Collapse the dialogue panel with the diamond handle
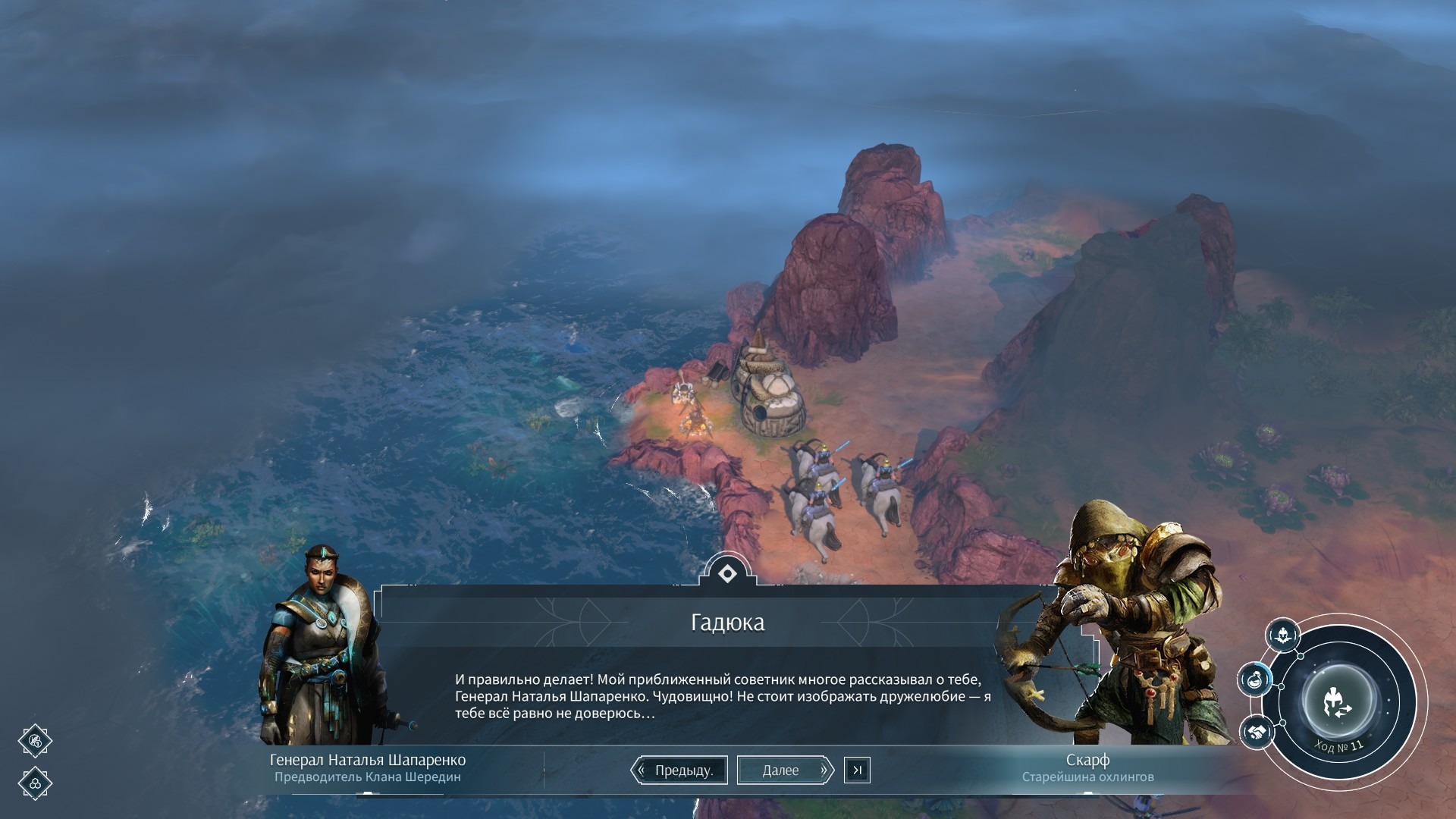 point(727,573)
